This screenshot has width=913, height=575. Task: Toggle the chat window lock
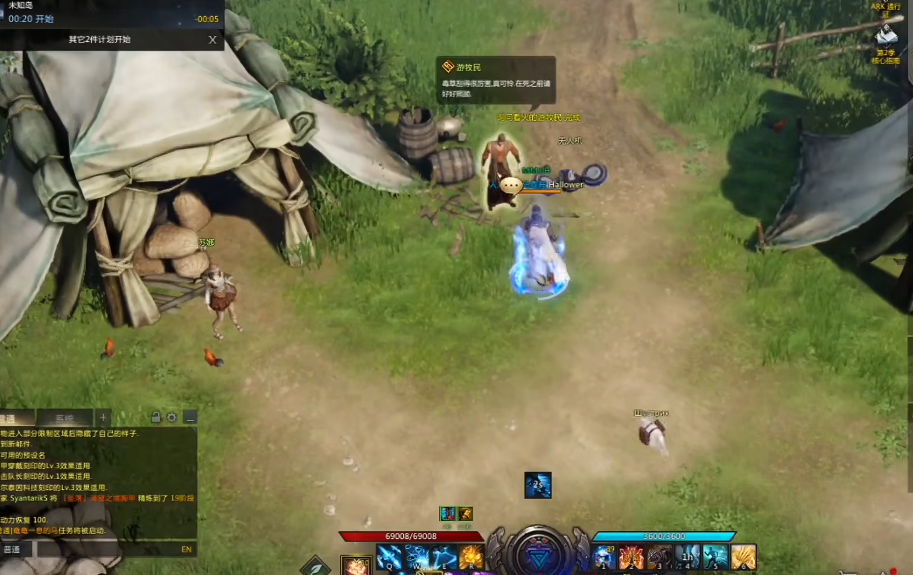tap(156, 417)
